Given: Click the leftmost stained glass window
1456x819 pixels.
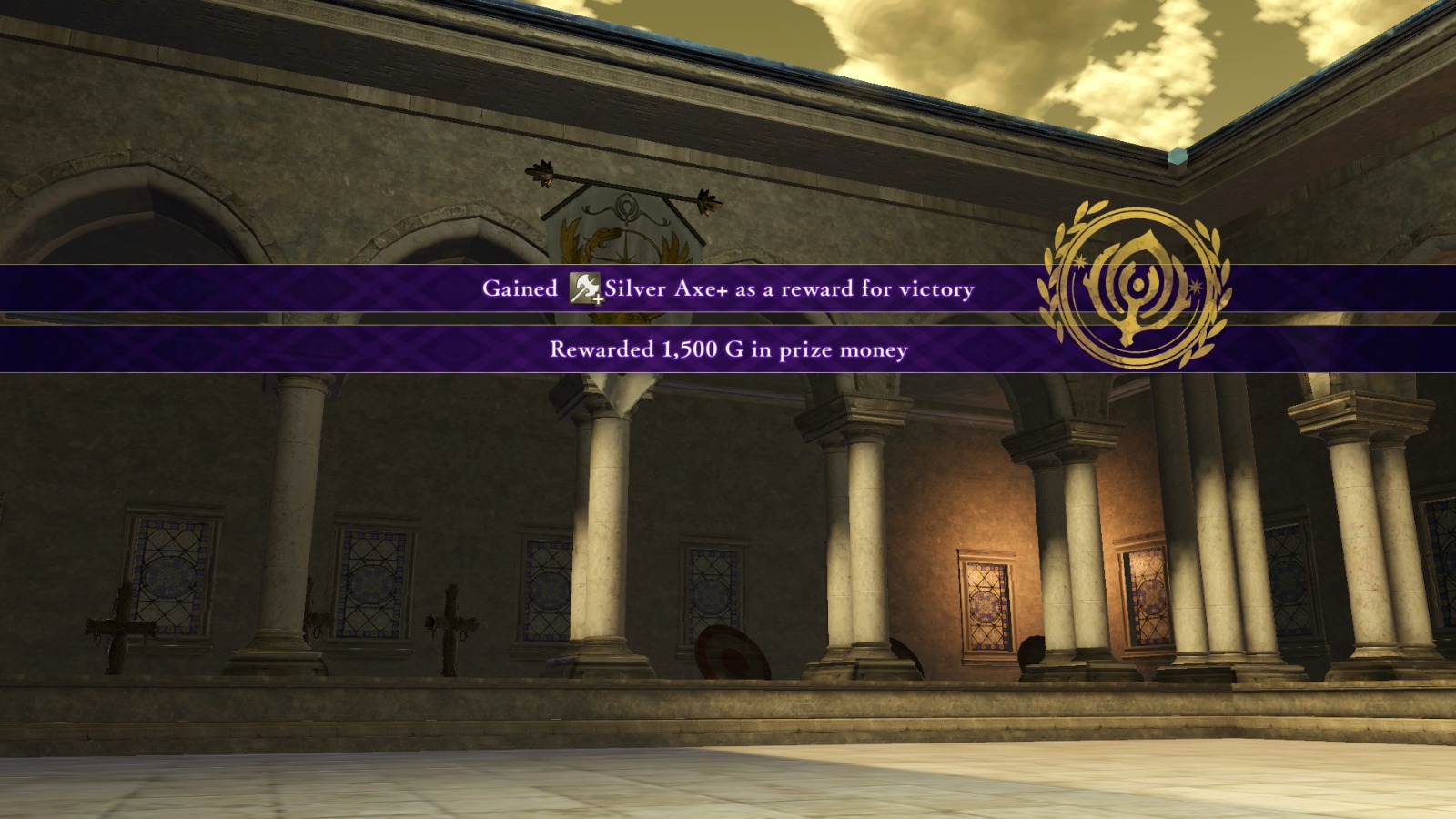Looking at the screenshot, I should pyautogui.click(x=173, y=573).
